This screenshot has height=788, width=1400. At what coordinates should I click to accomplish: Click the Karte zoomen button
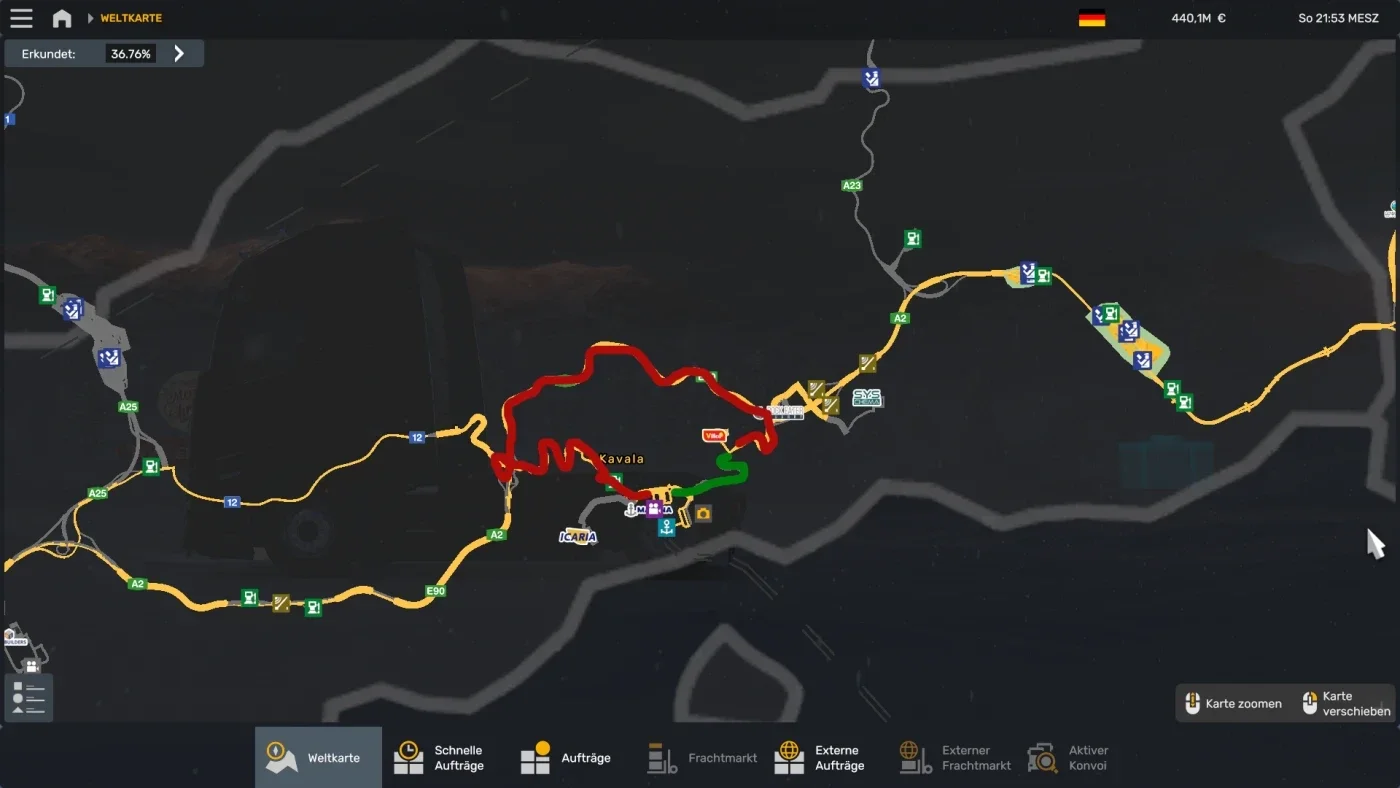1235,703
